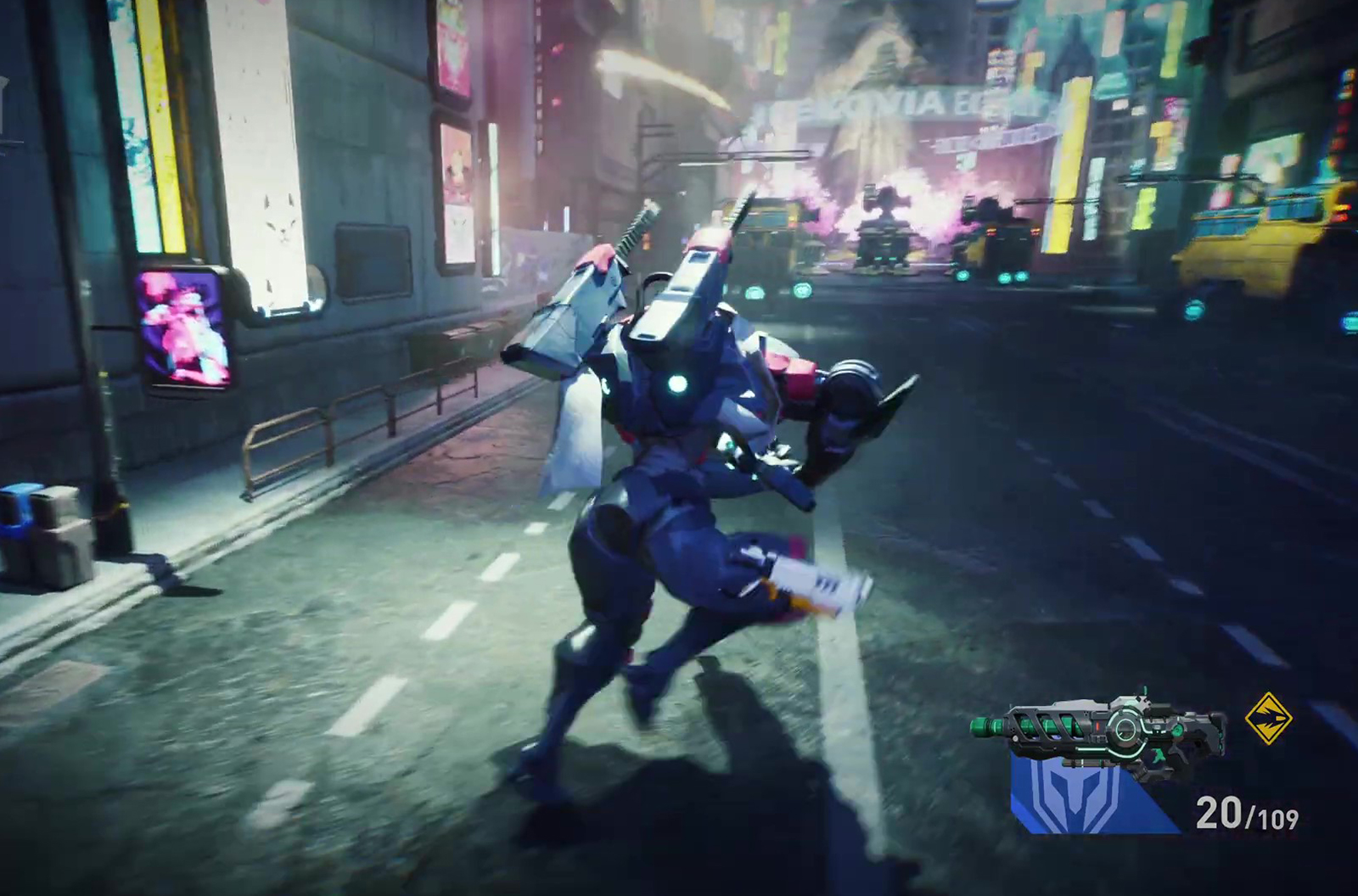Screen dimensions: 1358x896
Task: Click the ammo counter reading 20/109
Action: point(1247,811)
